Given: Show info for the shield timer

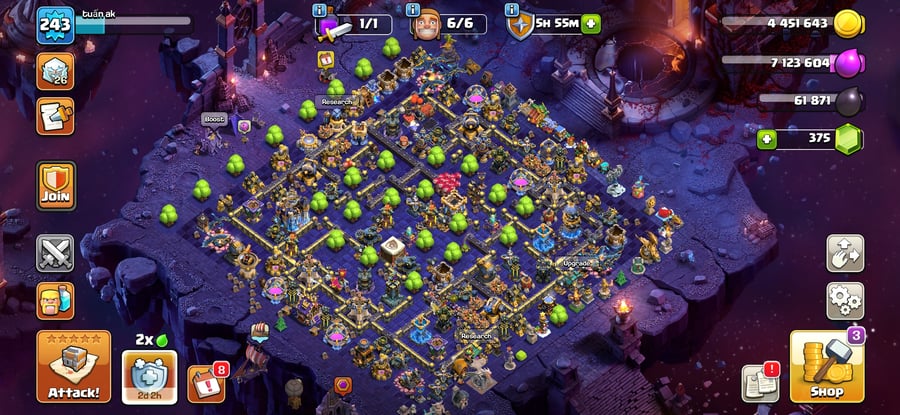Looking at the screenshot, I should (x=515, y=10).
